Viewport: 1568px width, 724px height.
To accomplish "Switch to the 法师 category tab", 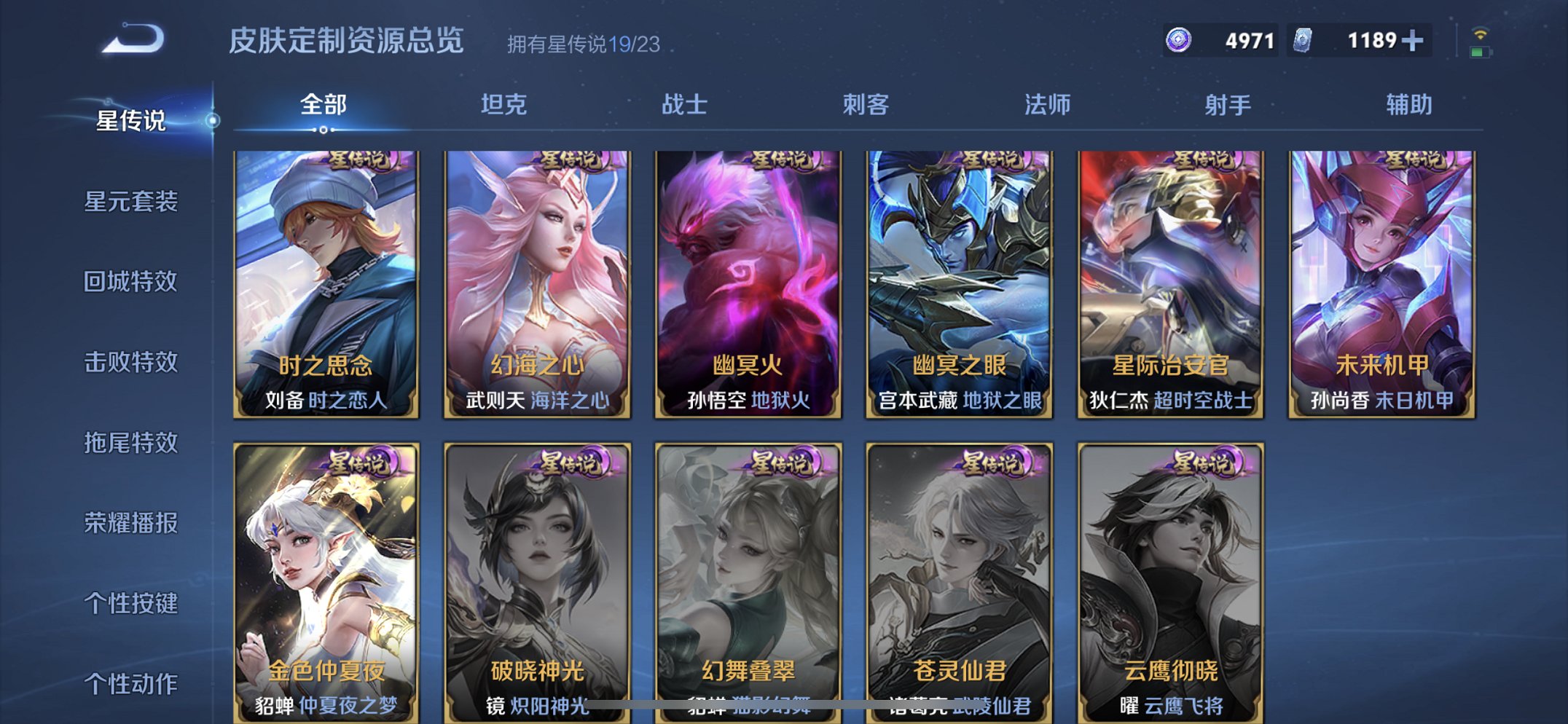I will [1046, 105].
